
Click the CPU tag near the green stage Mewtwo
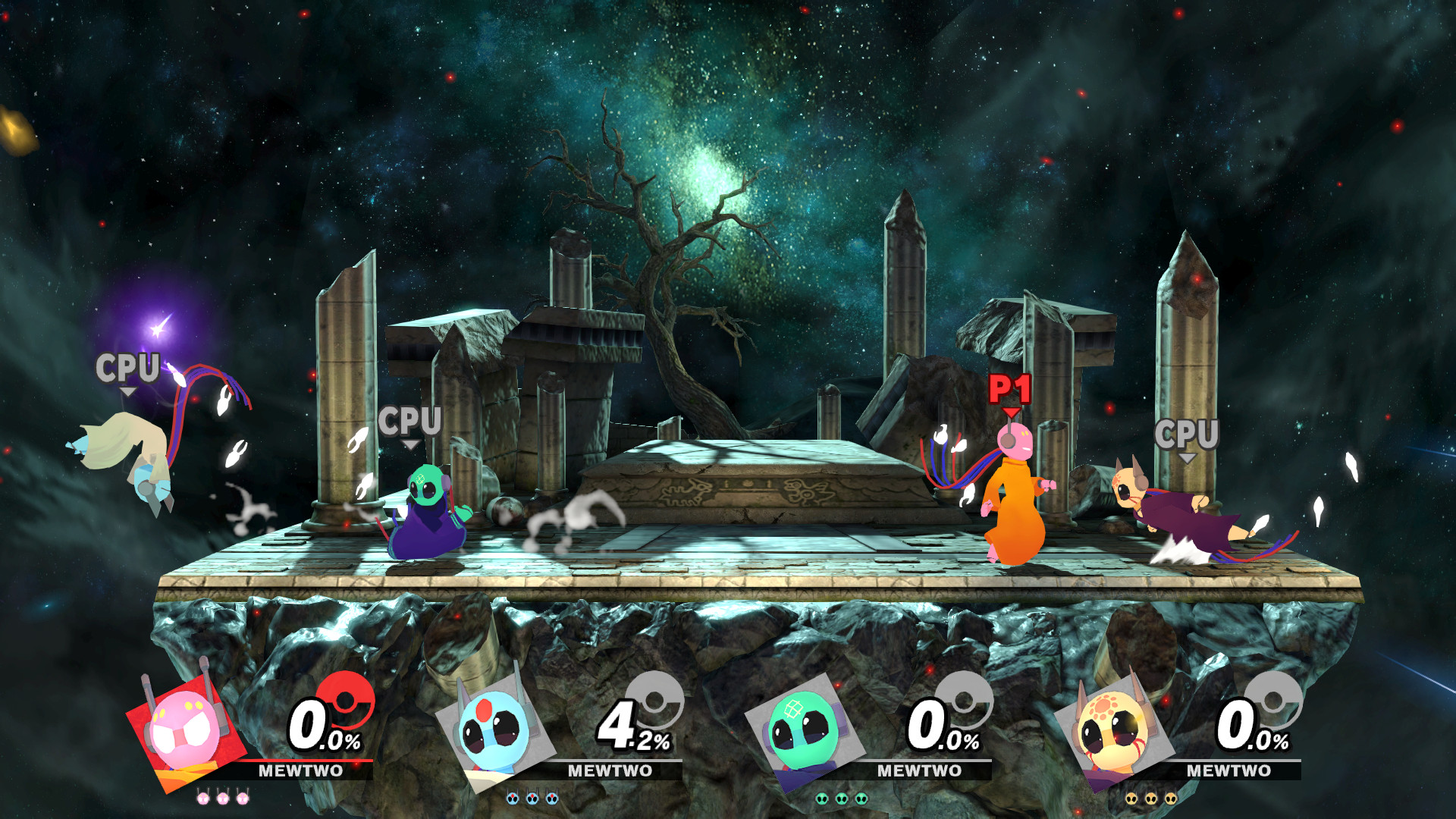[x=410, y=422]
